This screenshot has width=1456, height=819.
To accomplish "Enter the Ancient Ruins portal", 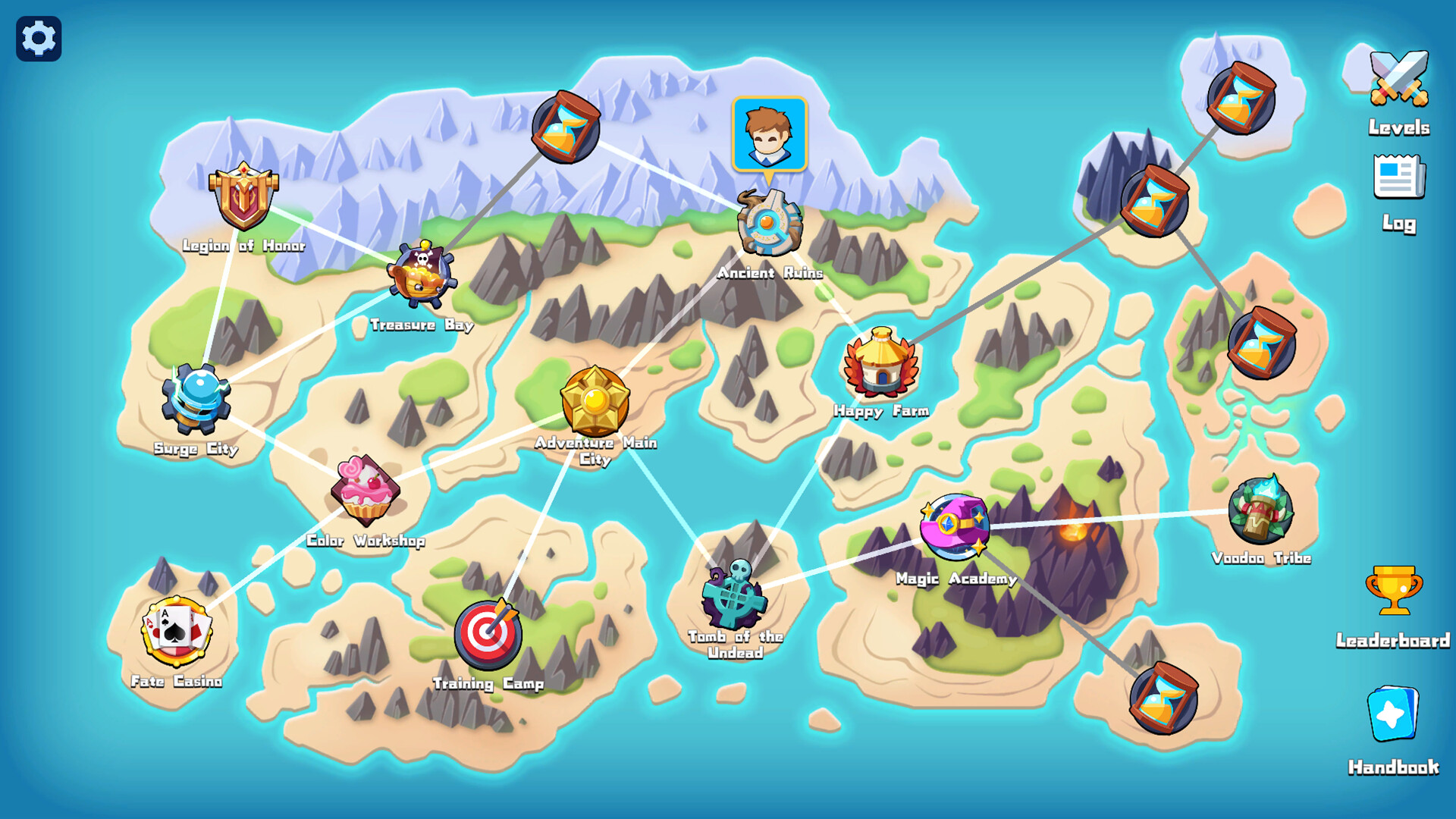I will pyautogui.click(x=768, y=224).
